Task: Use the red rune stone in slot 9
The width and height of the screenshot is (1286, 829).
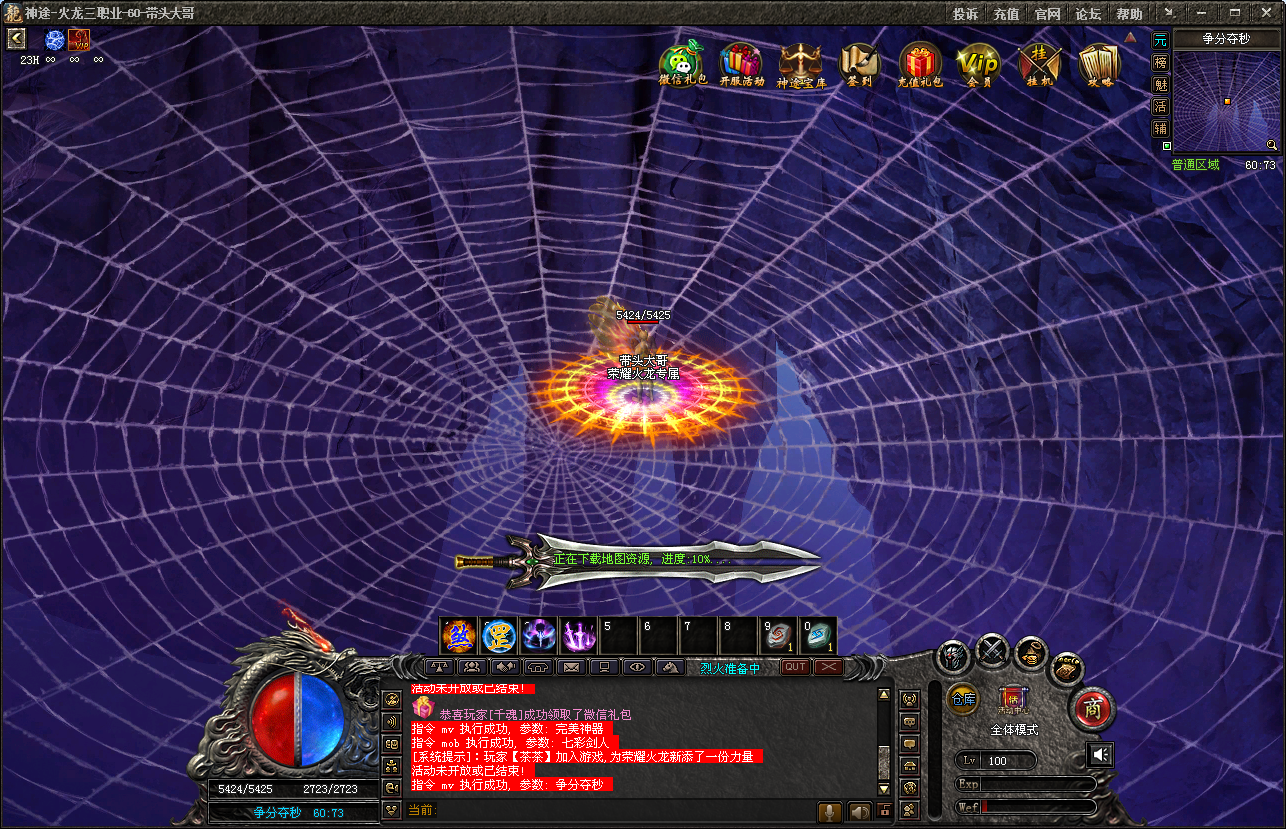Action: pos(779,636)
